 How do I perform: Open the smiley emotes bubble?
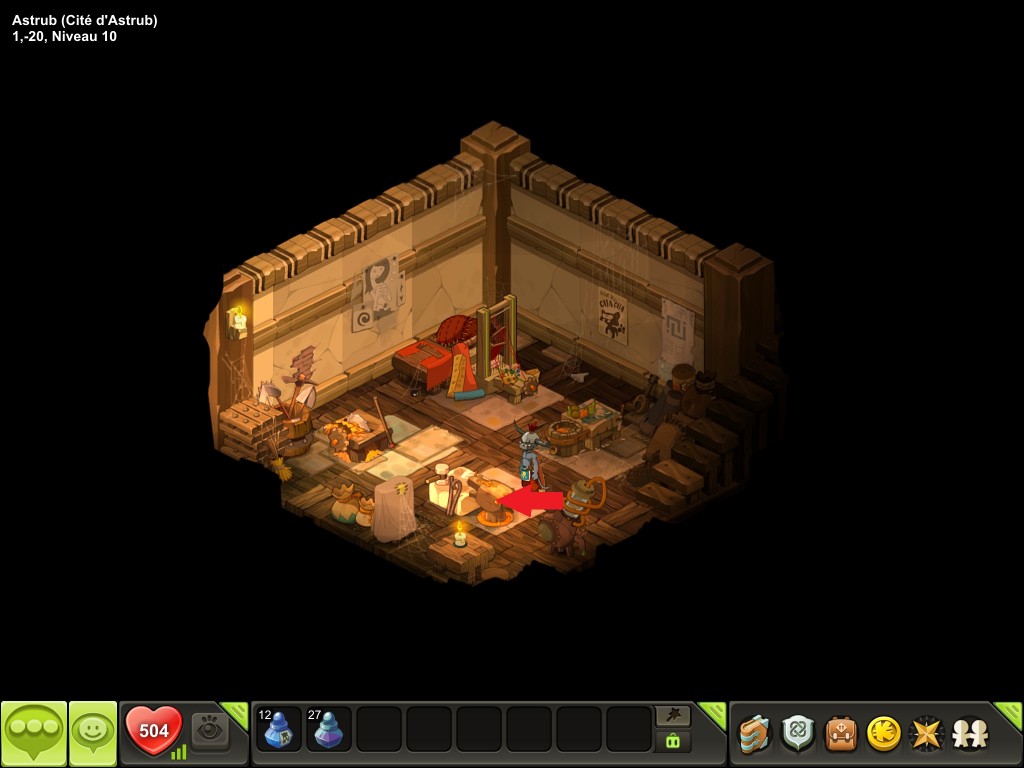tap(92, 733)
